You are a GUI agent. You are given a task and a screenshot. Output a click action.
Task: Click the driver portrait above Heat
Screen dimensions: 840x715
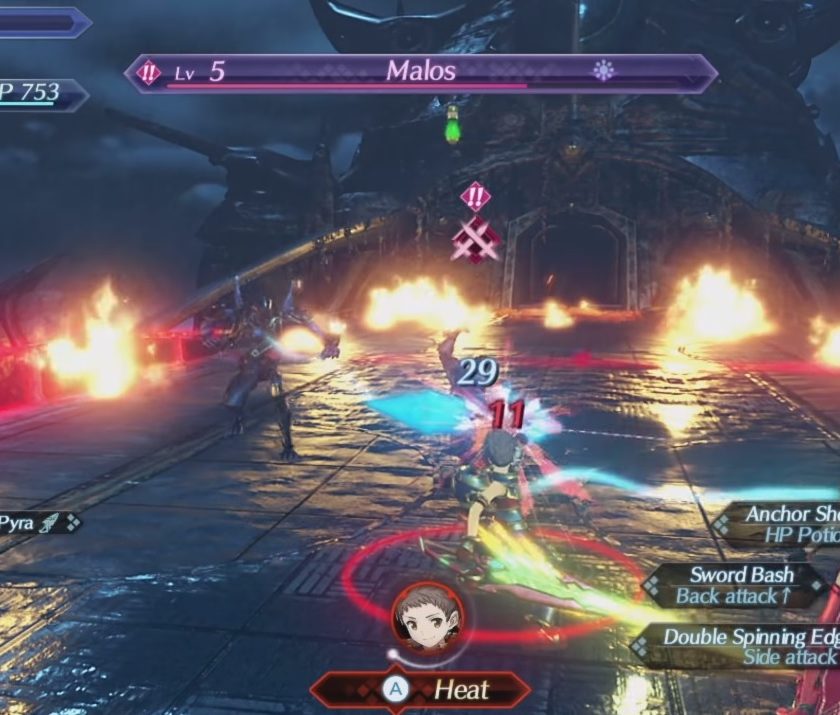[x=420, y=617]
